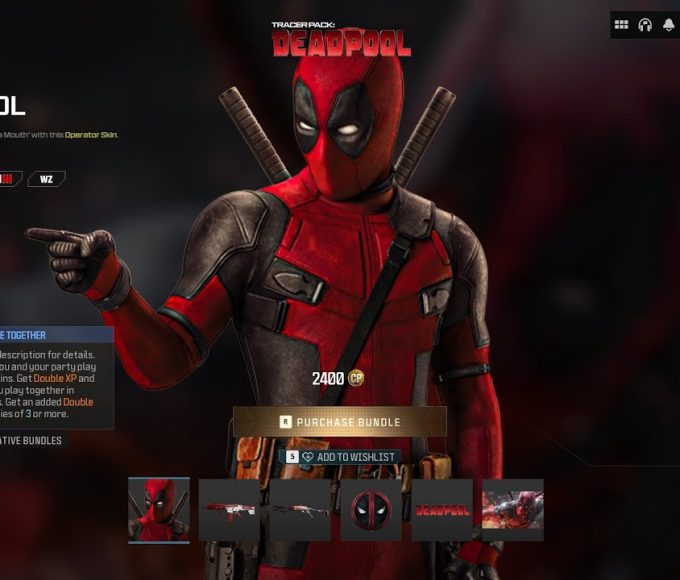The height and width of the screenshot is (580, 680).
Task: Click the Purchase Bundle button
Action: pos(340,422)
